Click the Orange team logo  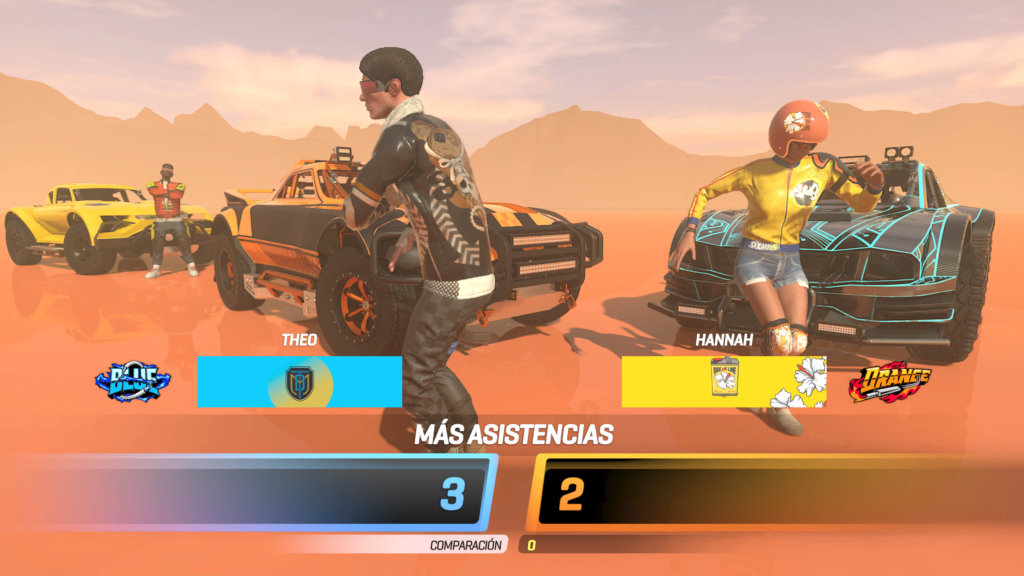[889, 381]
